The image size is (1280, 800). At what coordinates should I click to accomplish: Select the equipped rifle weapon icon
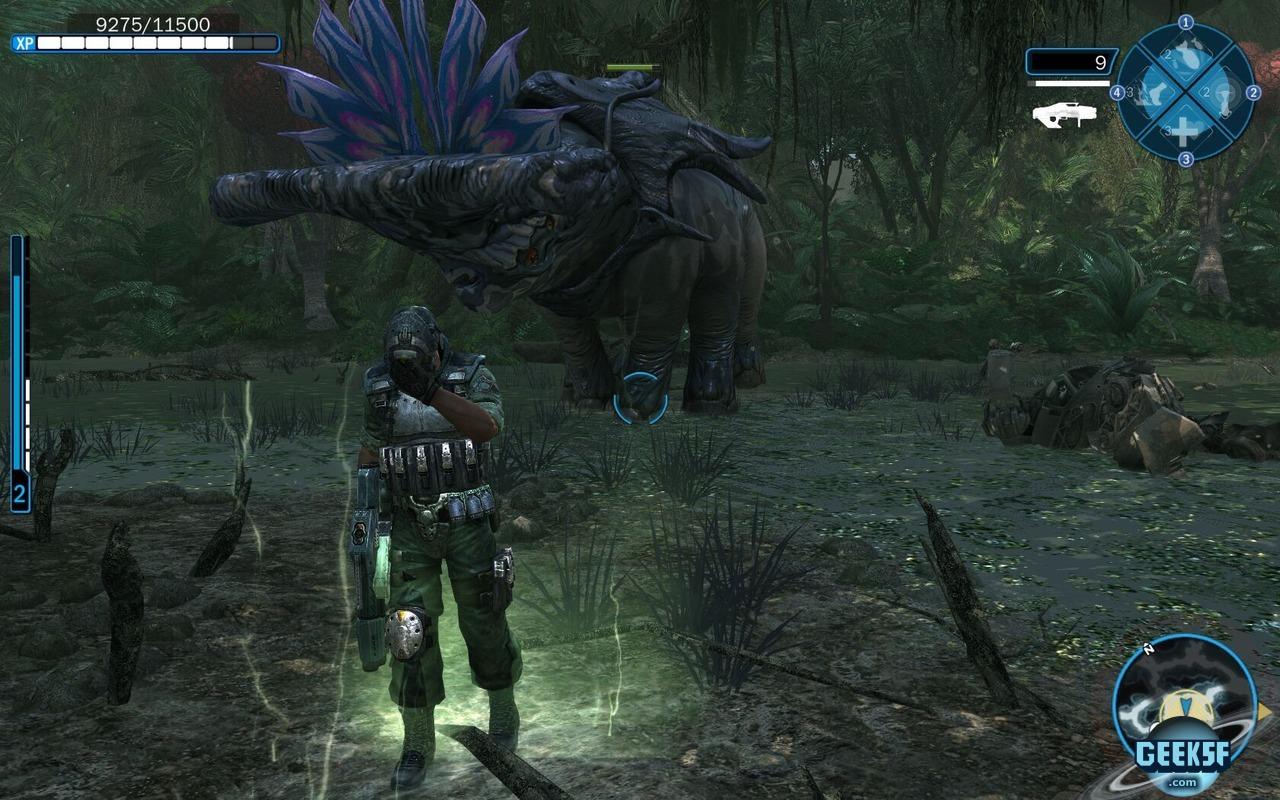point(1064,114)
